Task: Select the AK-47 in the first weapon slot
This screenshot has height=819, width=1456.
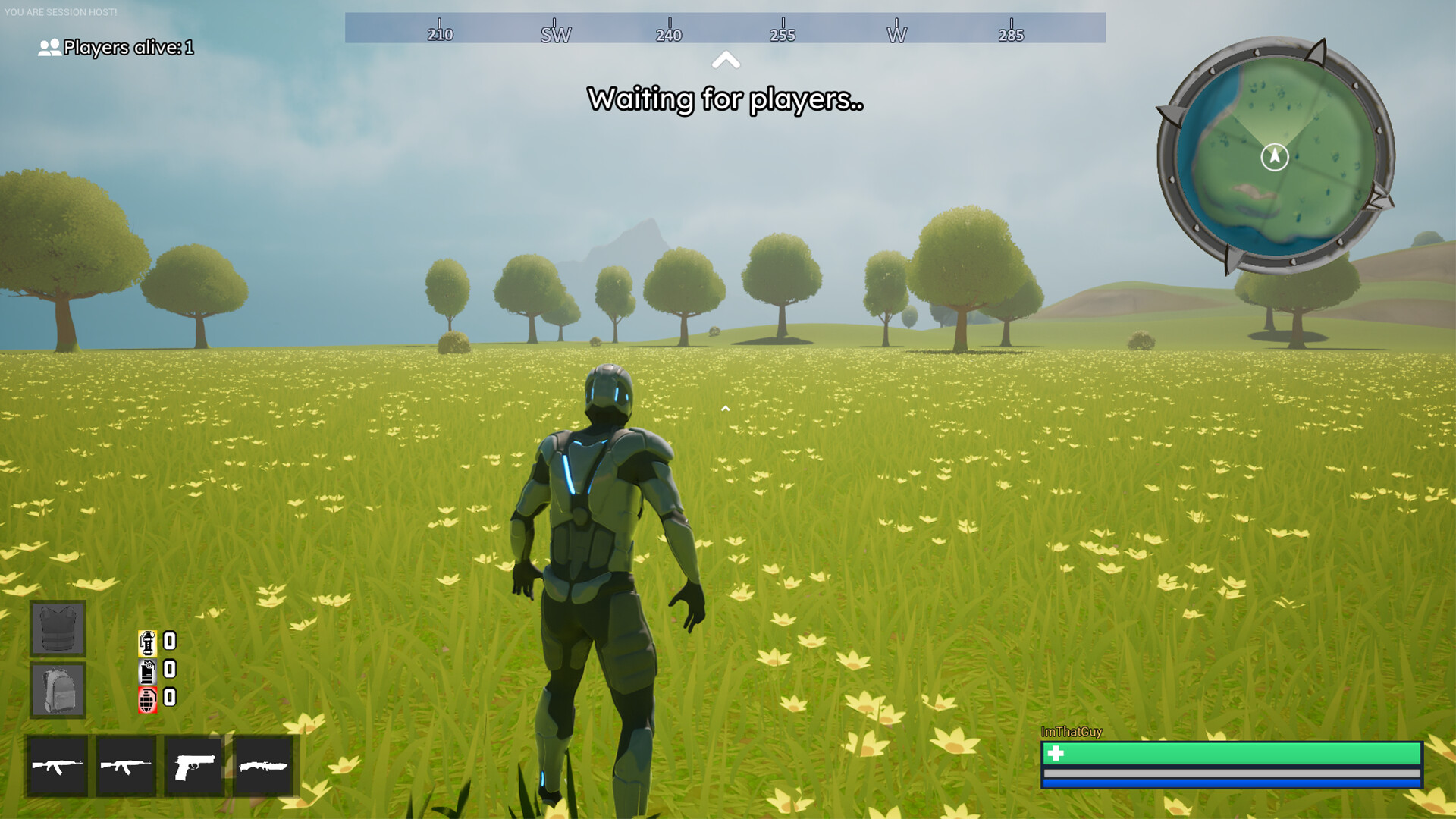Action: [58, 767]
